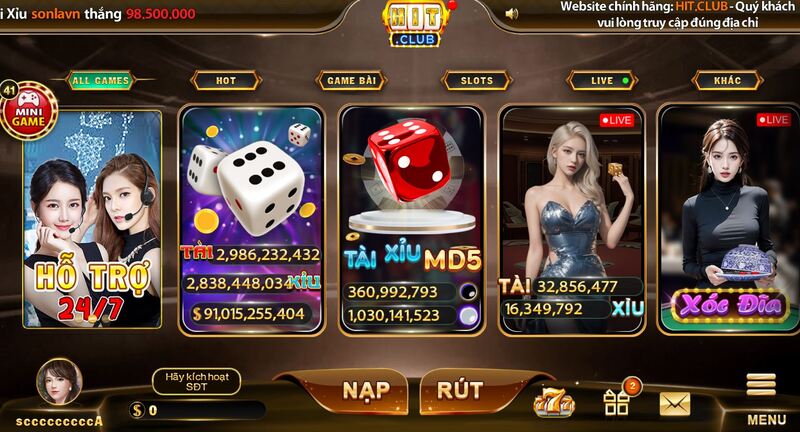Activate phone number via Hãy kích hoạt SĐT
Screen dimensions: 800x432
tap(196, 381)
